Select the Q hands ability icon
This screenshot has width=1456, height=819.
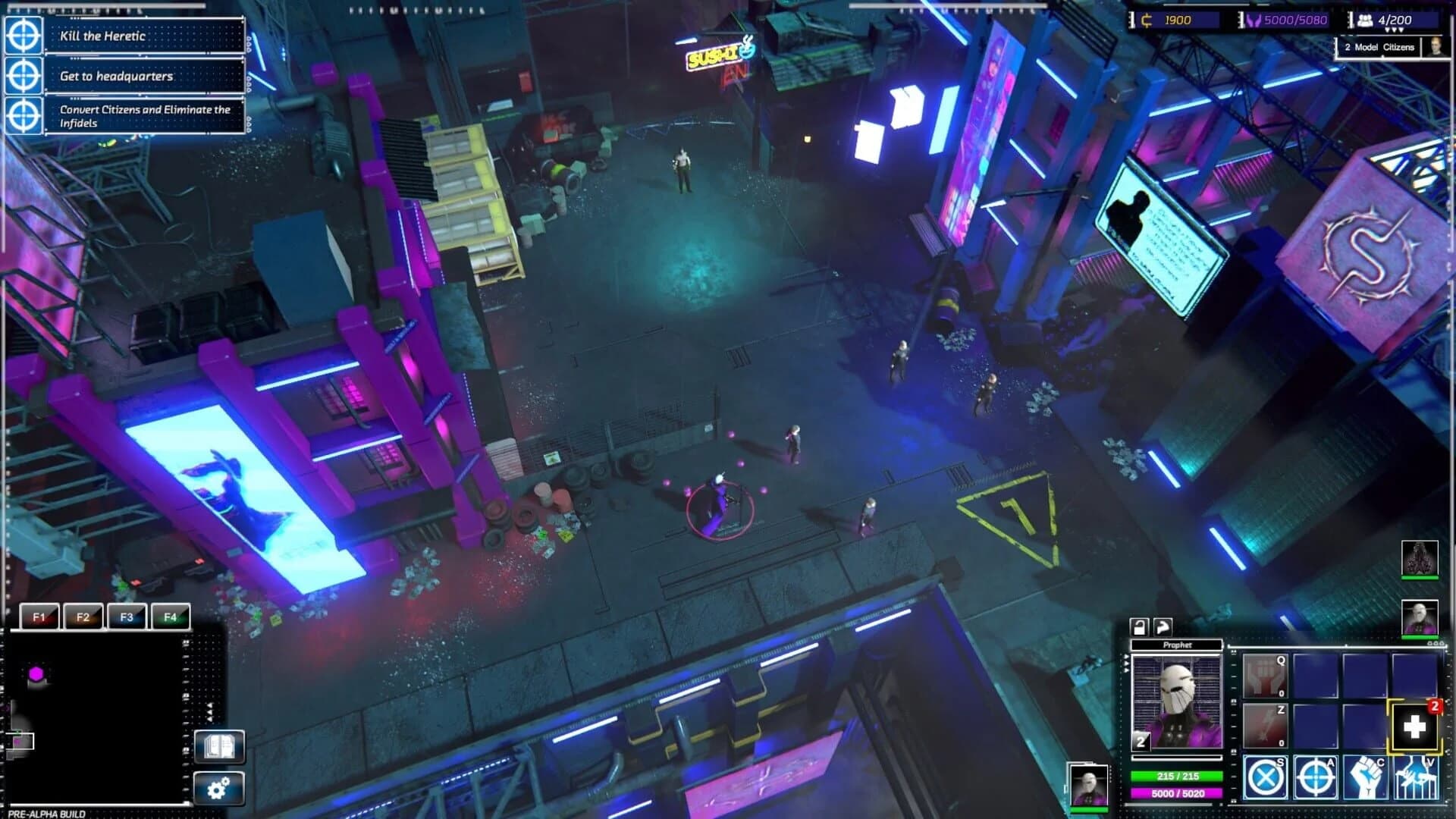(x=1264, y=676)
